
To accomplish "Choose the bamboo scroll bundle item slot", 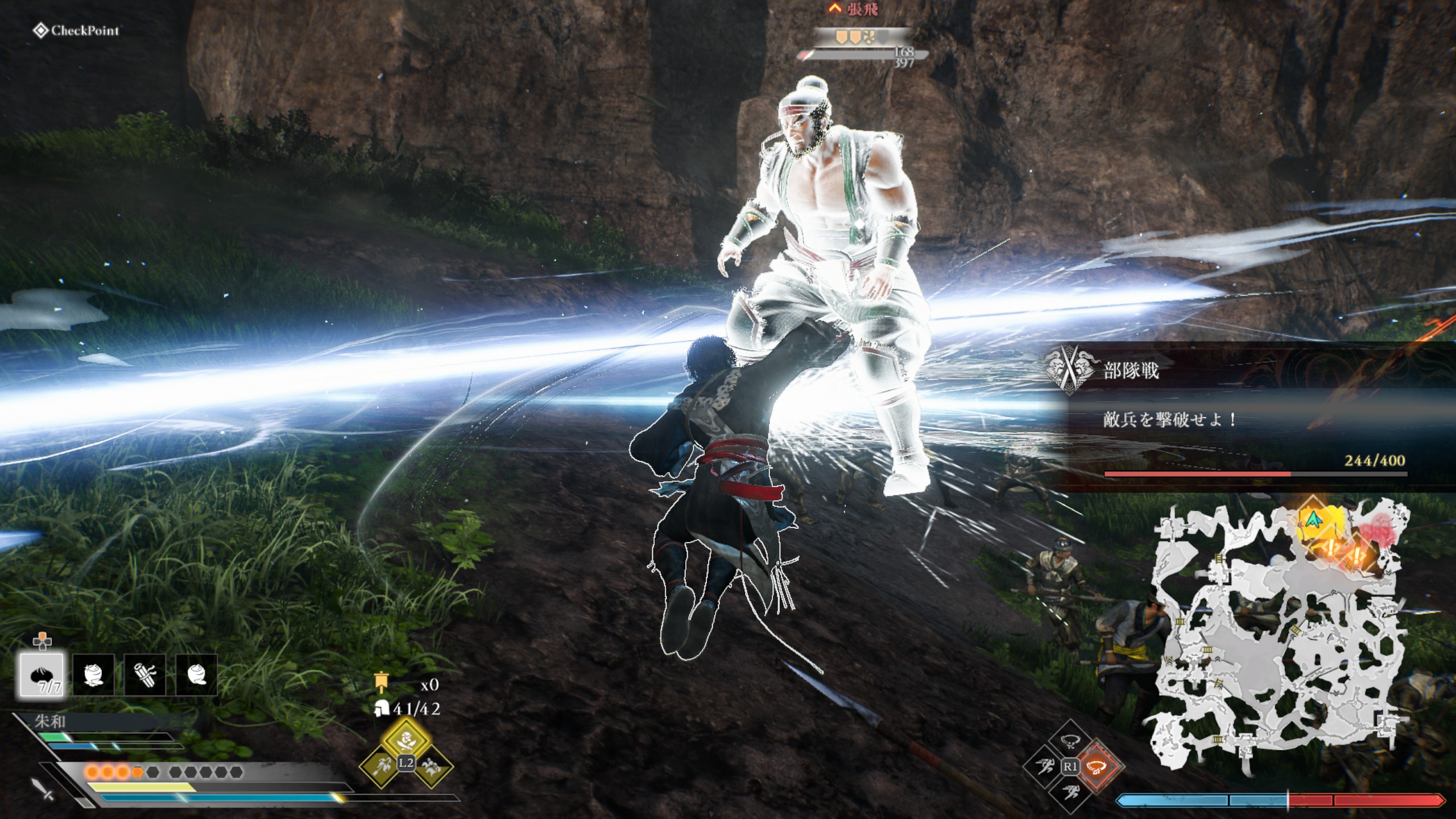I will 144,675.
